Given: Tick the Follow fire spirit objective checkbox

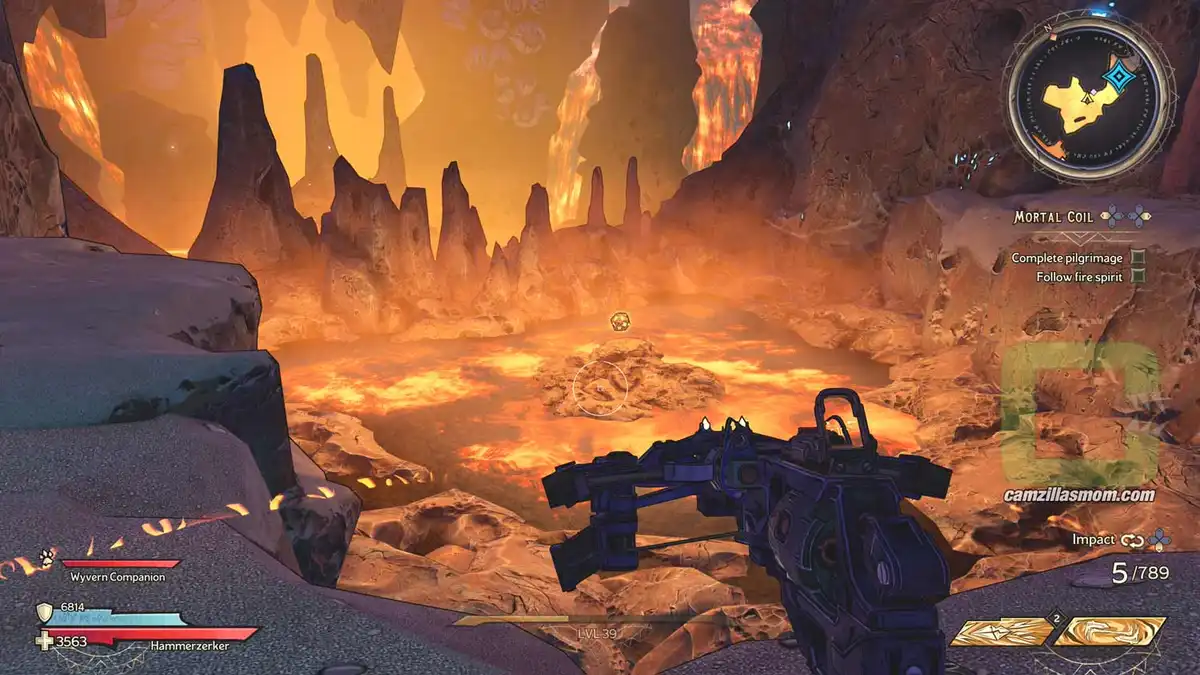Looking at the screenshot, I should (1137, 276).
